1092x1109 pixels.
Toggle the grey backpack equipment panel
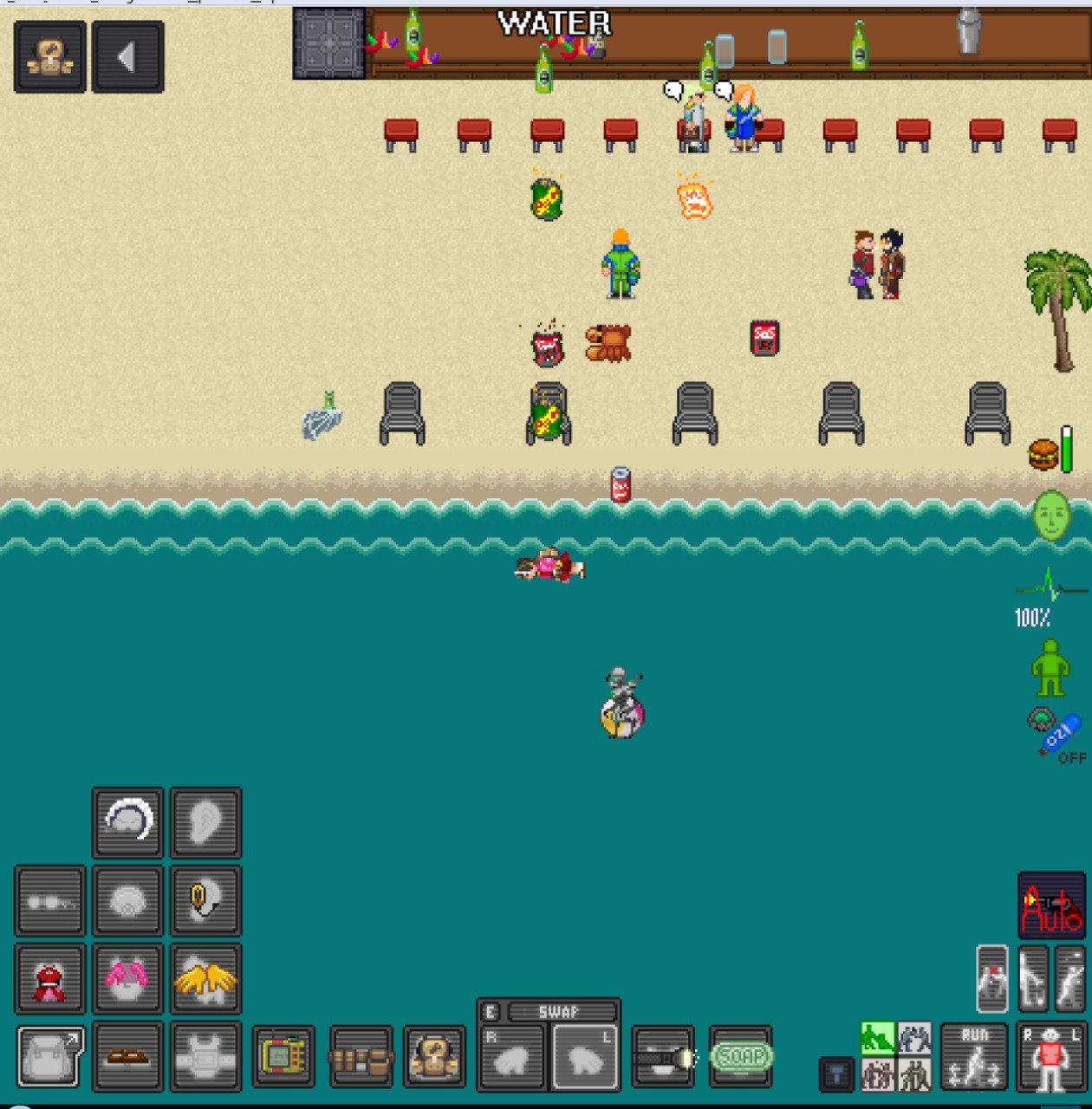coord(49,1056)
